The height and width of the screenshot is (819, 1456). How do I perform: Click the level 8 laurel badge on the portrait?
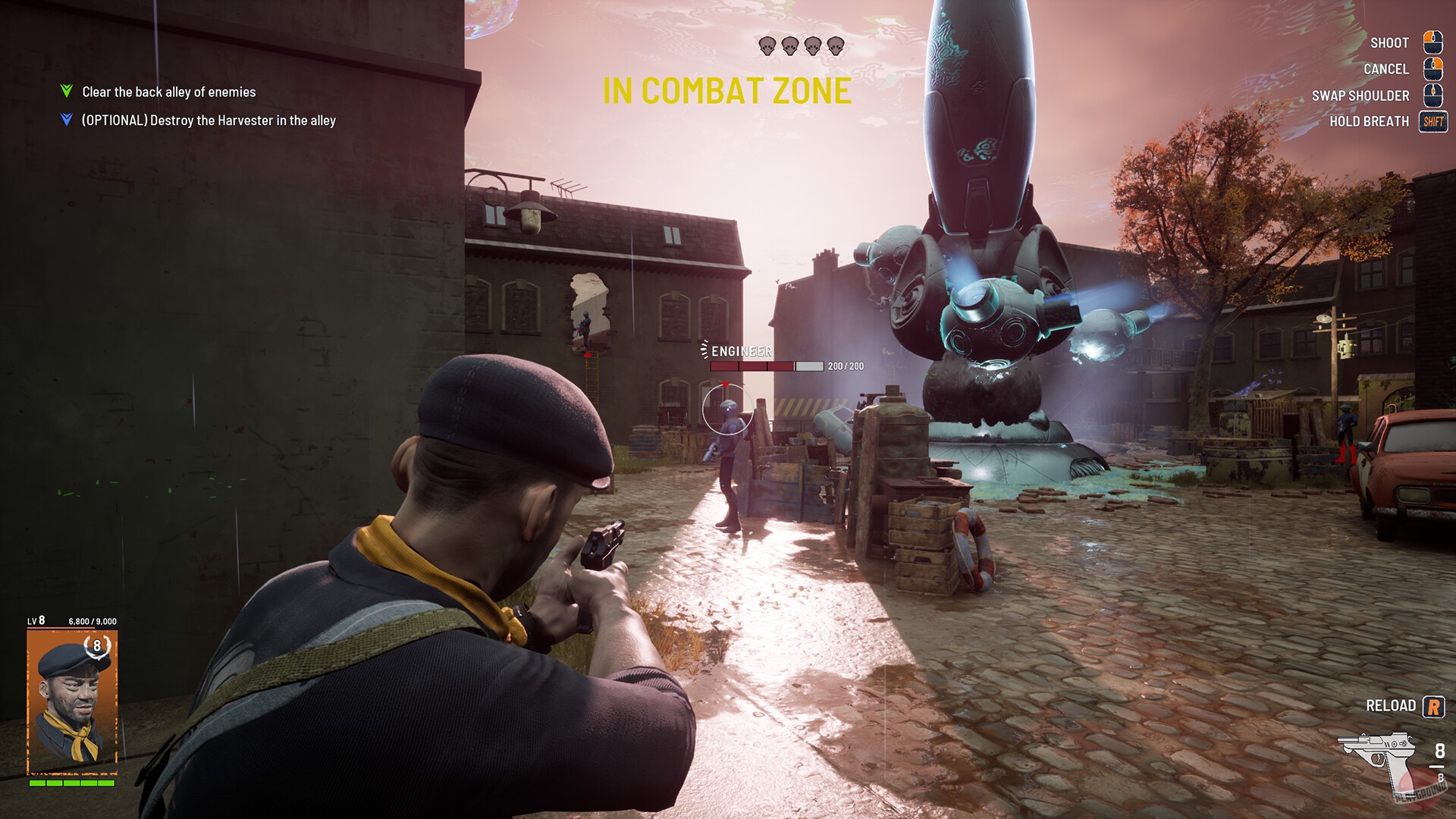pos(96,648)
